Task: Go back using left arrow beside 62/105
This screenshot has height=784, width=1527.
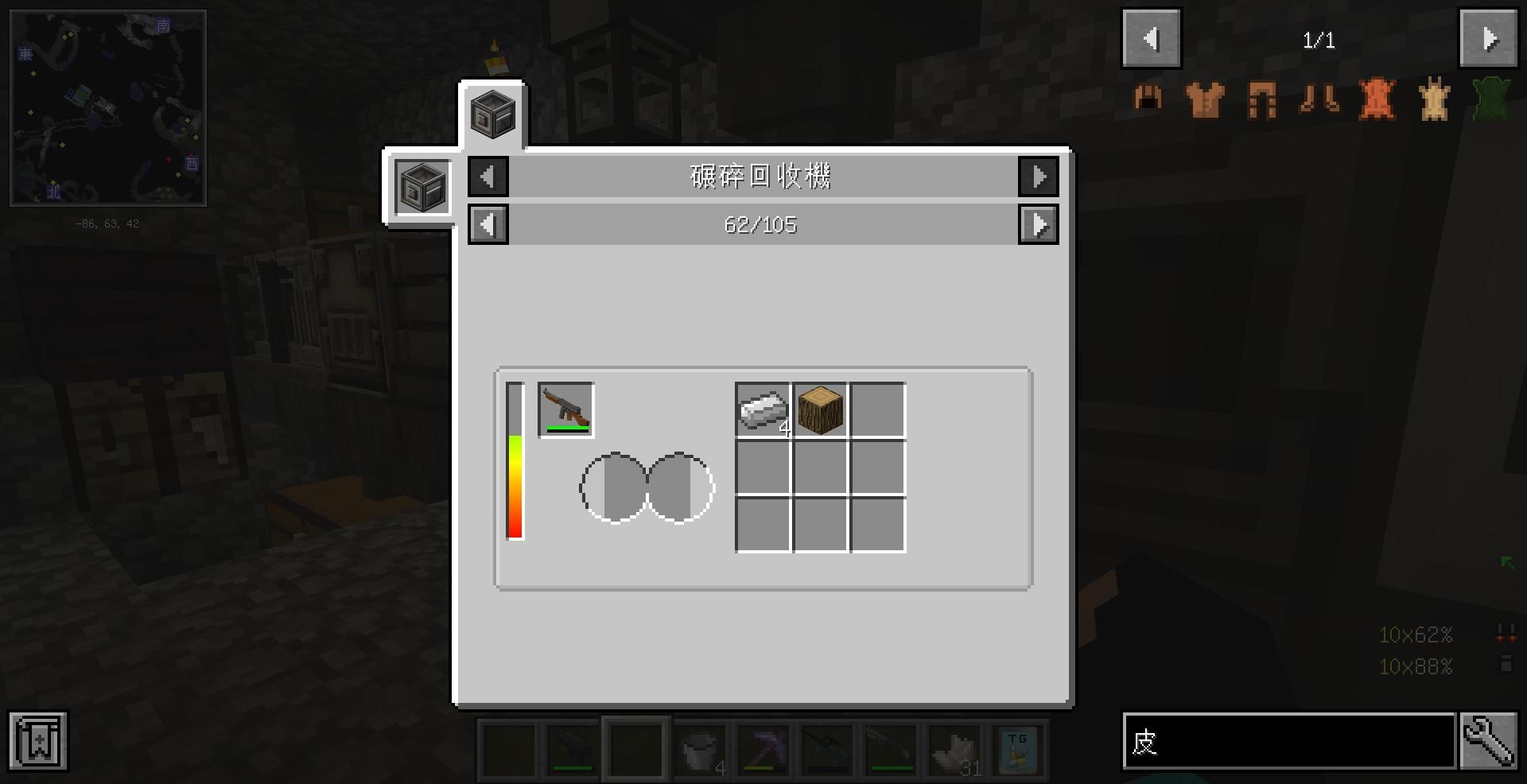Action: click(488, 224)
